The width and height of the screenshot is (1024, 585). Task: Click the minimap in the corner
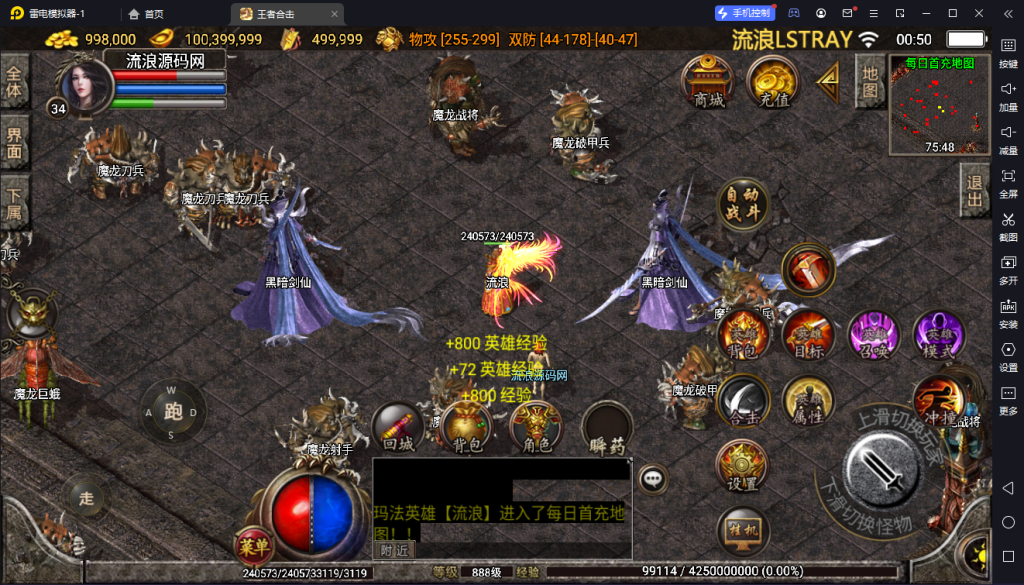point(939,105)
